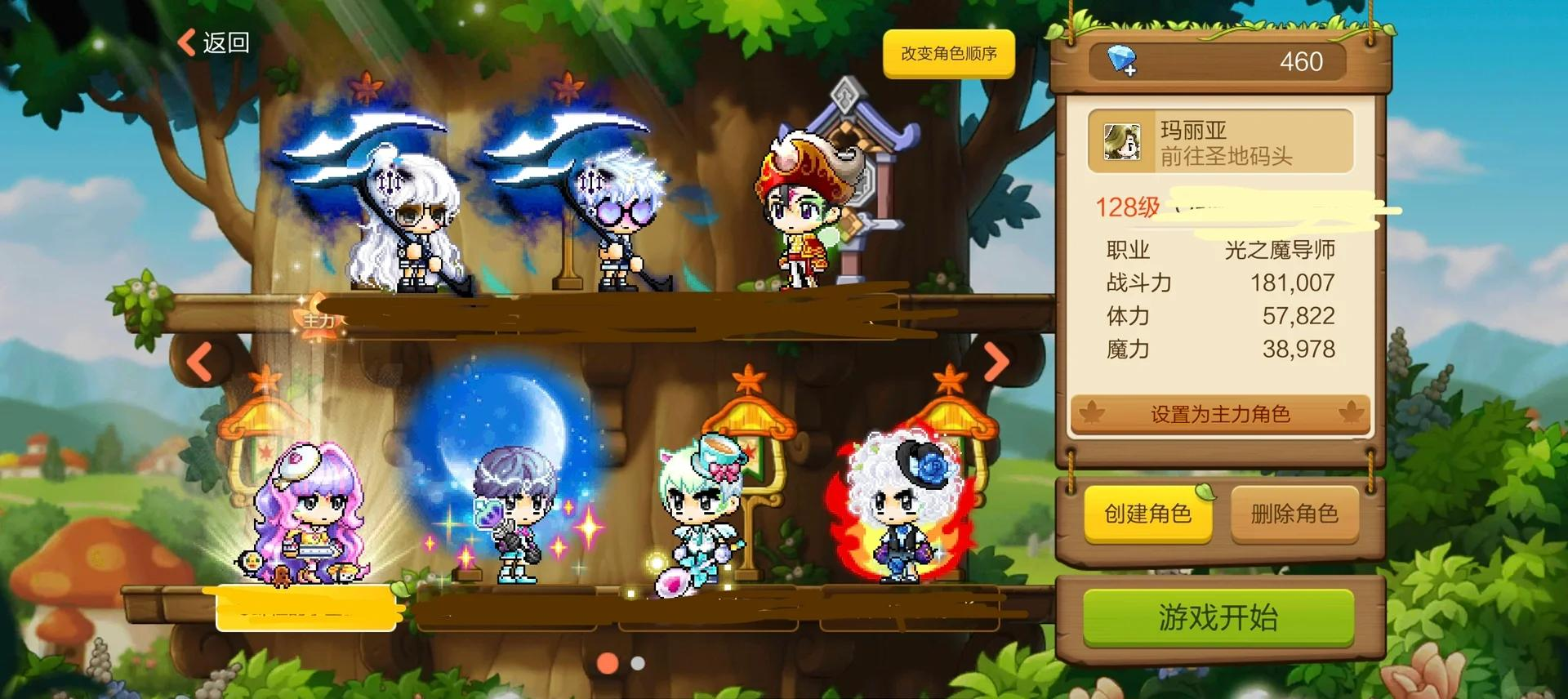The height and width of the screenshot is (699, 1568).
Task: Delete character using 删除角色 button
Action: (x=1294, y=514)
